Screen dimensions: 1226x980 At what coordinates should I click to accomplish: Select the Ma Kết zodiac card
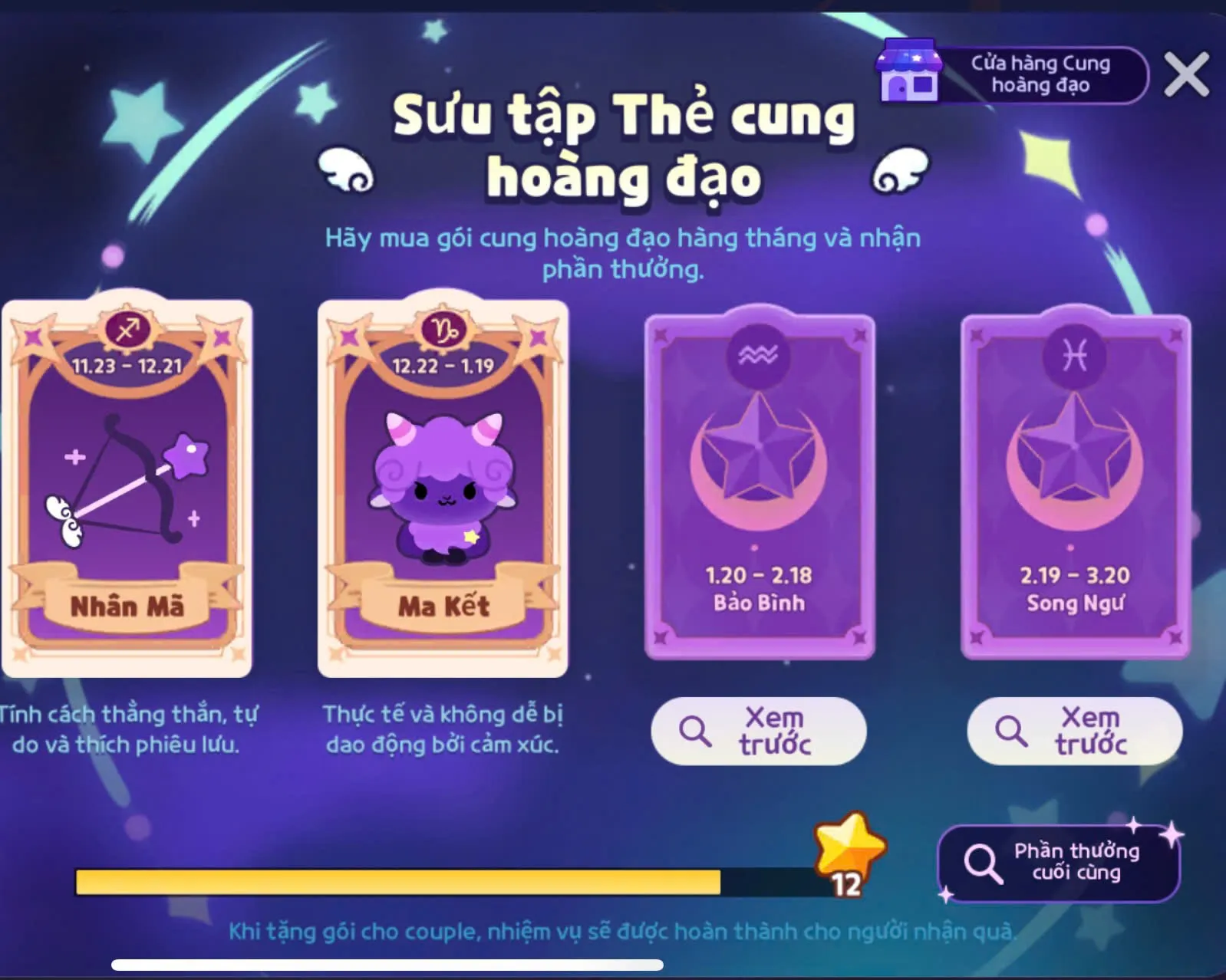click(x=443, y=487)
